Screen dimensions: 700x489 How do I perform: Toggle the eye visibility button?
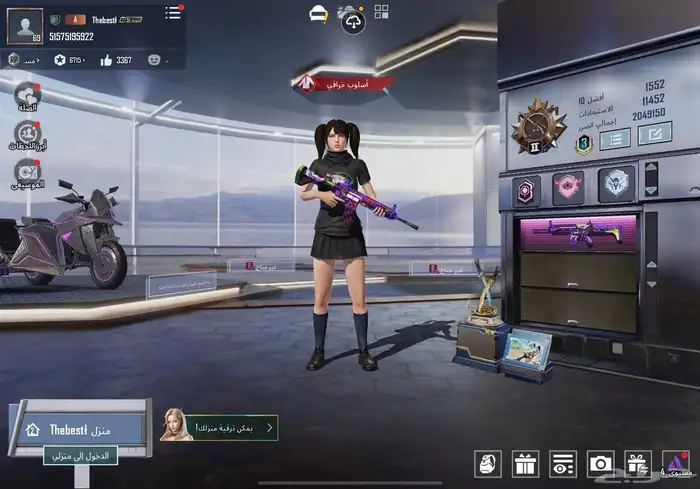pyautogui.click(x=563, y=463)
